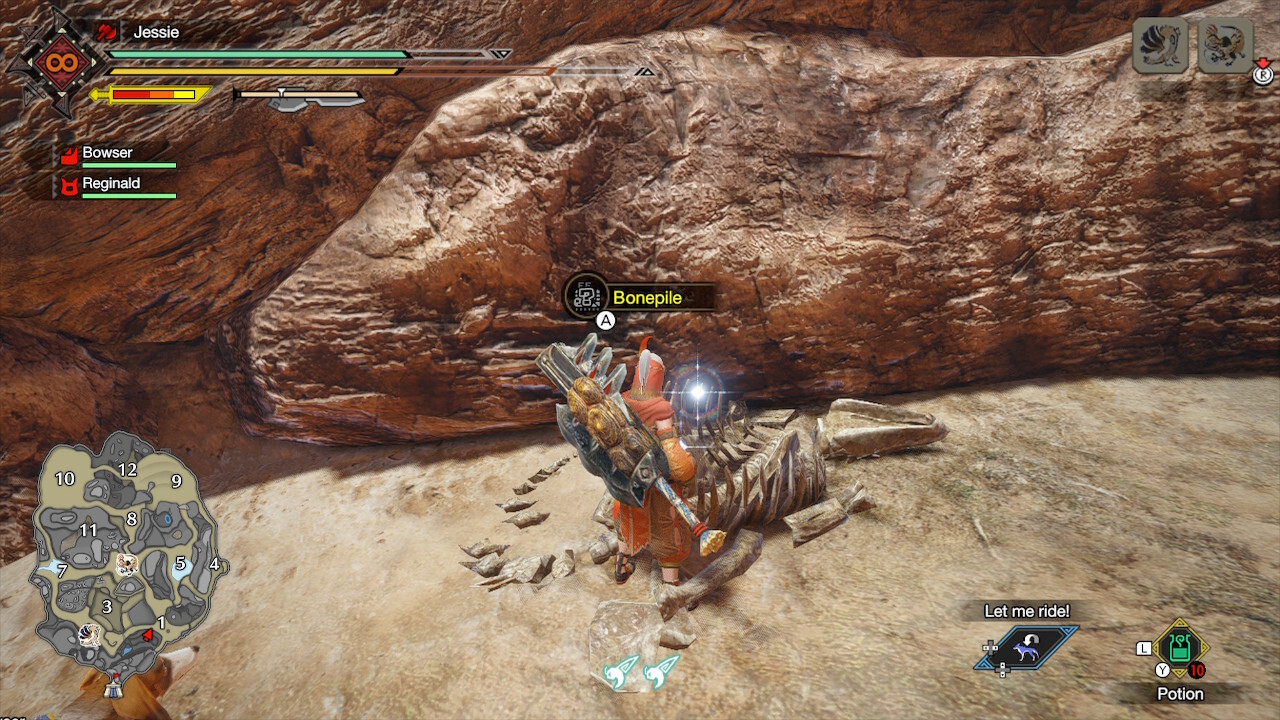Select buddy Bowser in the party list
Image resolution: width=1280 pixels, height=720 pixels.
pyautogui.click(x=108, y=154)
